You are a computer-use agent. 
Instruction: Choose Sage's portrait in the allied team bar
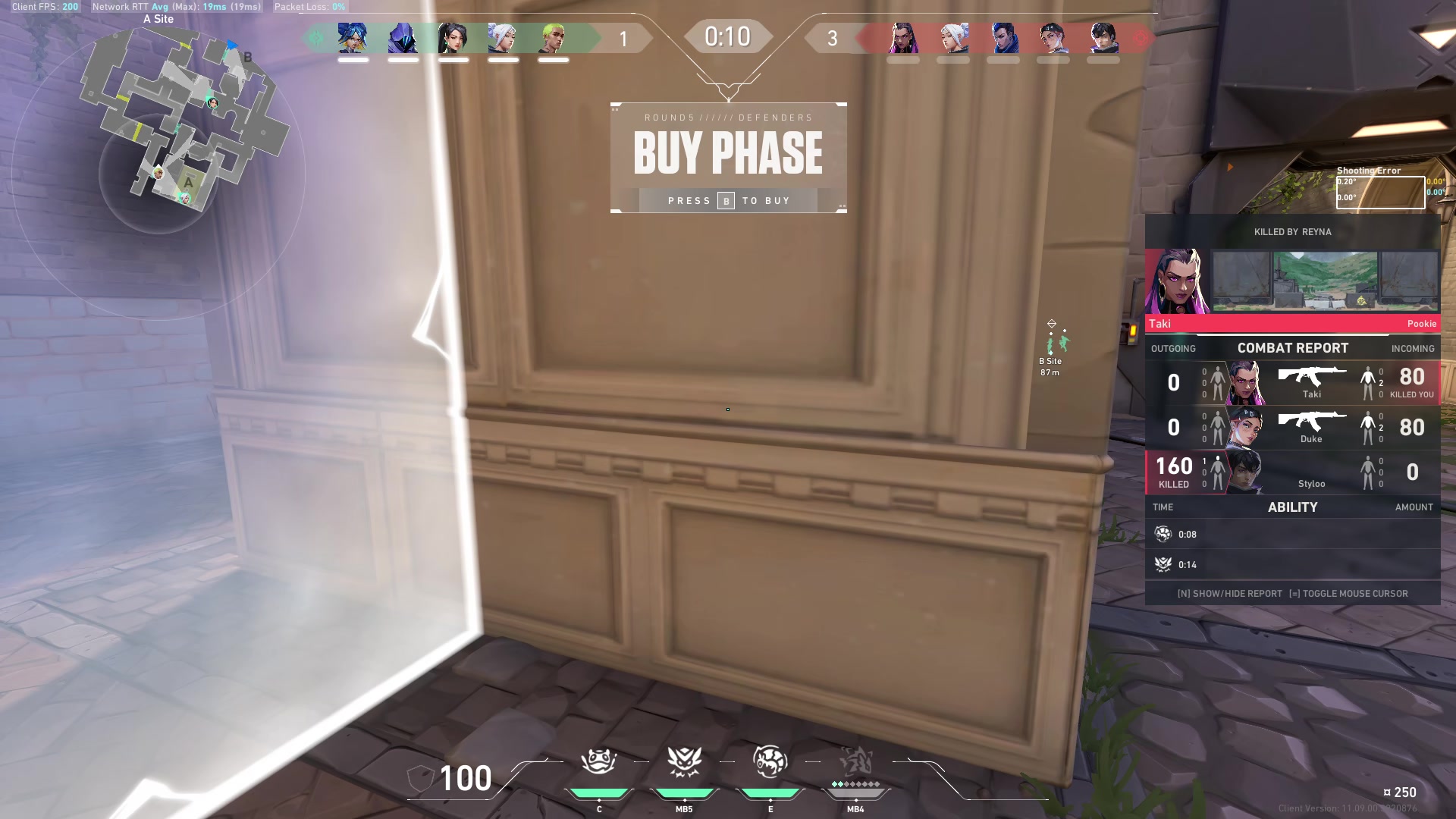(453, 38)
